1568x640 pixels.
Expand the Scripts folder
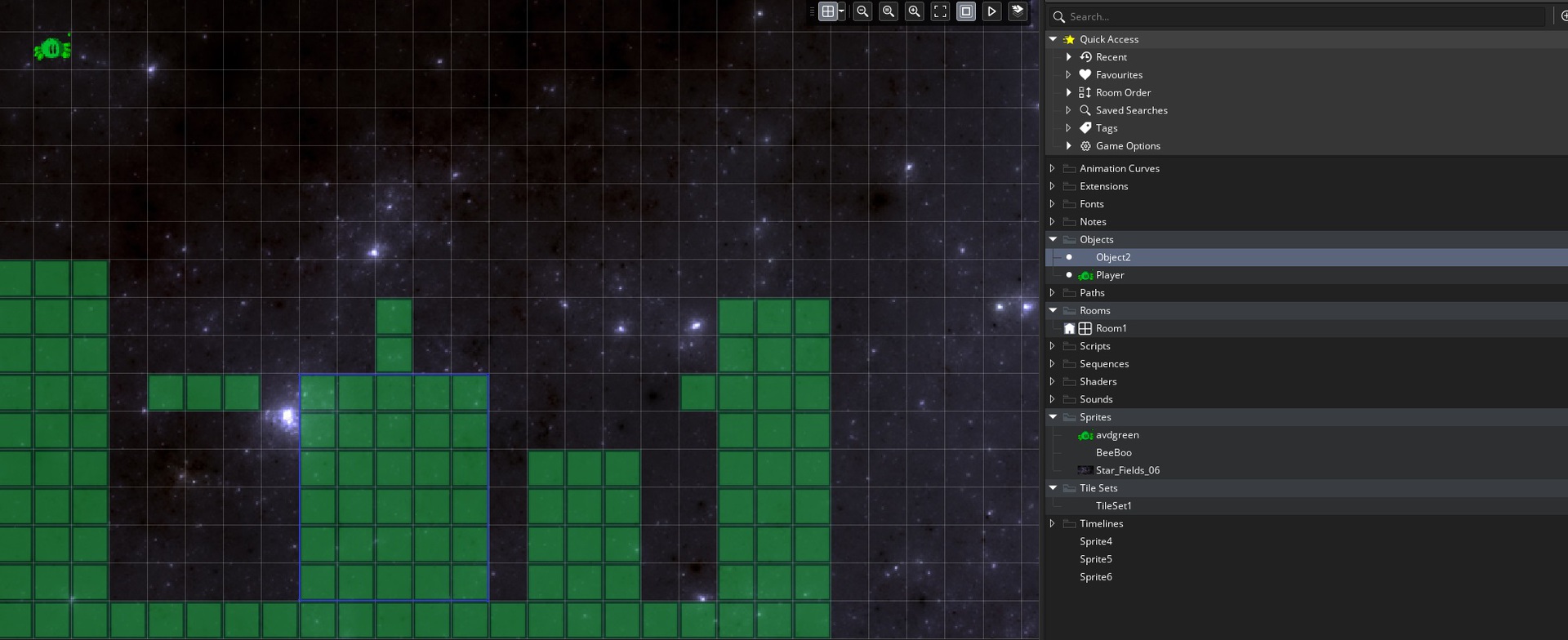1052,345
